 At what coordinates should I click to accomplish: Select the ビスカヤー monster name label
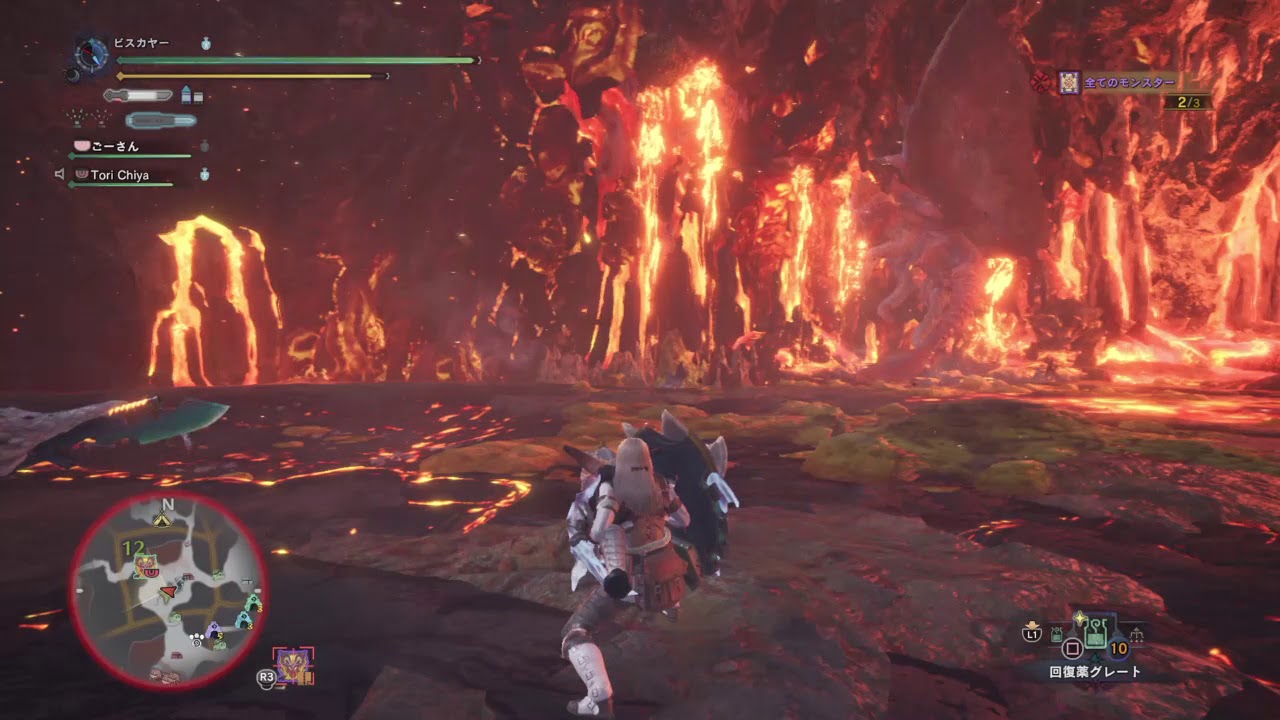tap(140, 42)
